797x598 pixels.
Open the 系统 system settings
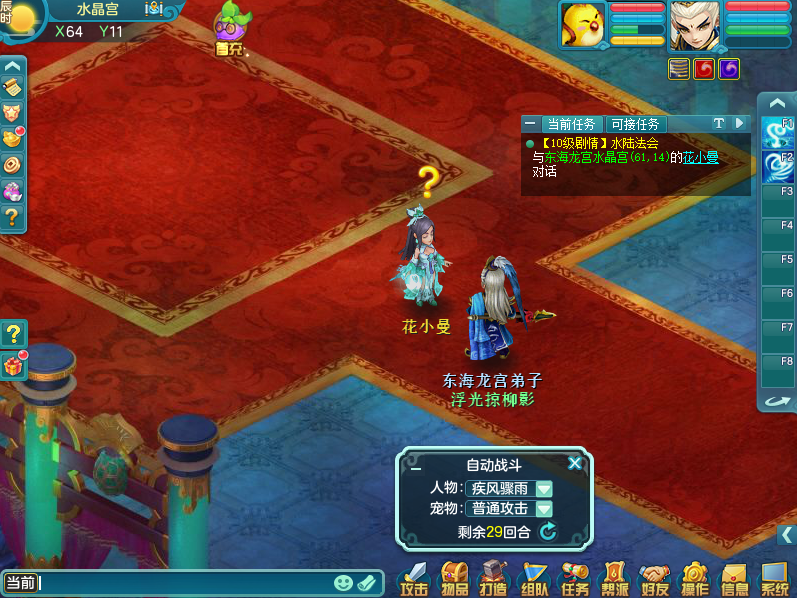tap(774, 578)
